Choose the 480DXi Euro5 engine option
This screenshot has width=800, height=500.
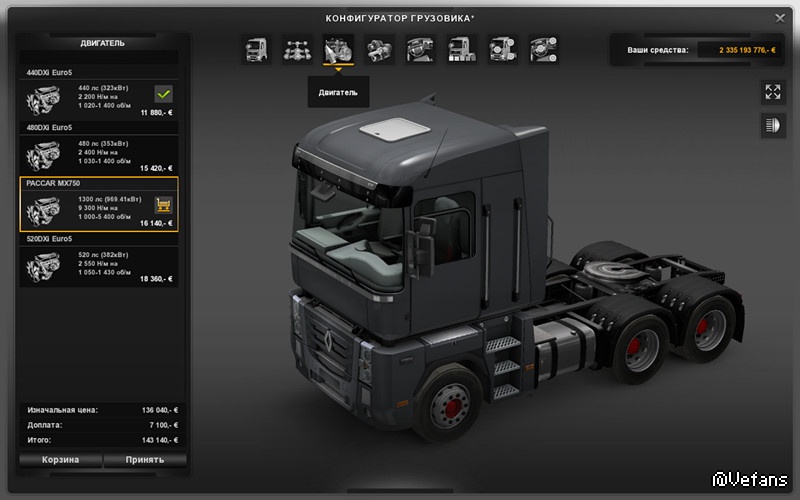pos(99,152)
